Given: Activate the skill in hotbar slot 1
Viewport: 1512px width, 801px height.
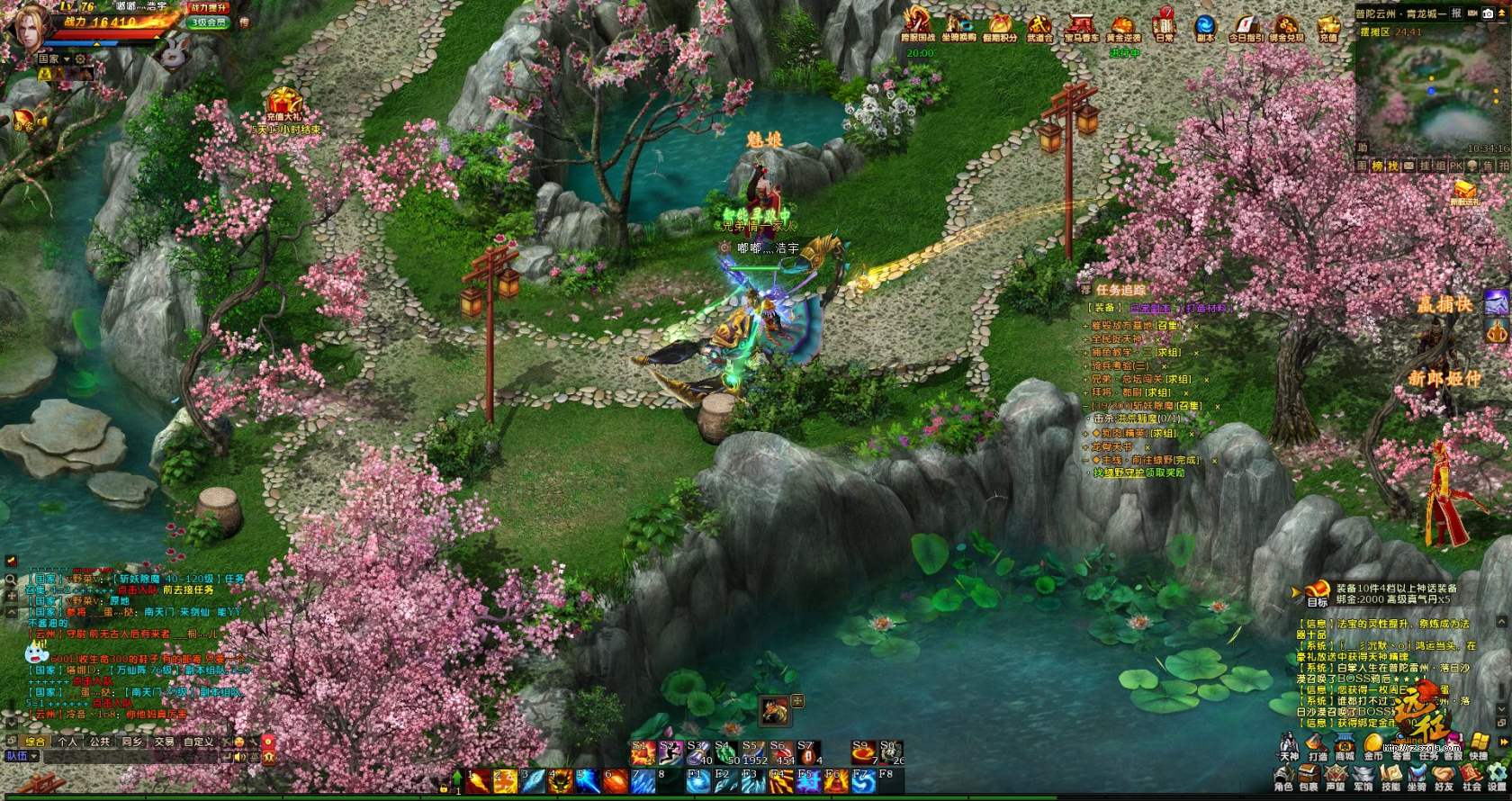Looking at the screenshot, I should coord(478,781).
